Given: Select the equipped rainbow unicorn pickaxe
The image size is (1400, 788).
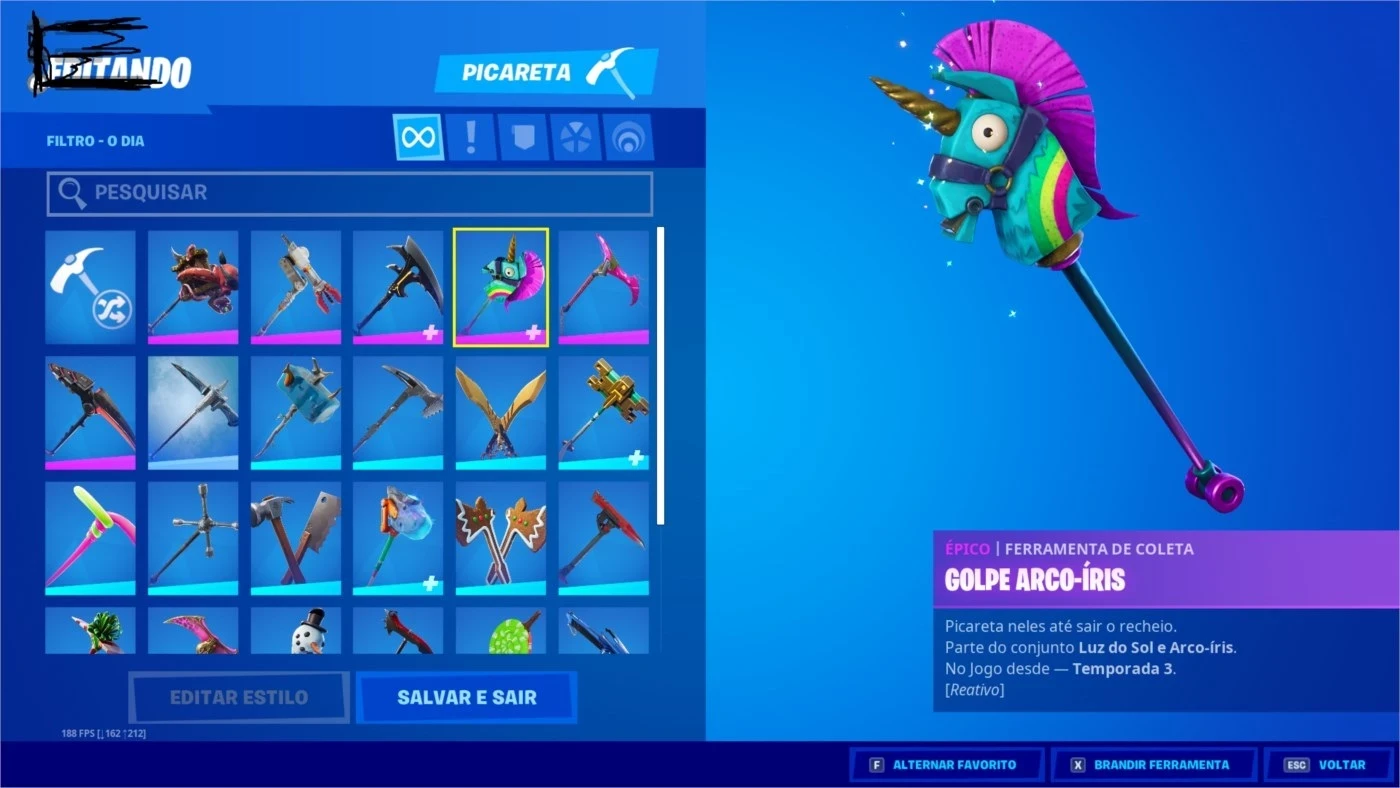Looking at the screenshot, I should [x=500, y=287].
